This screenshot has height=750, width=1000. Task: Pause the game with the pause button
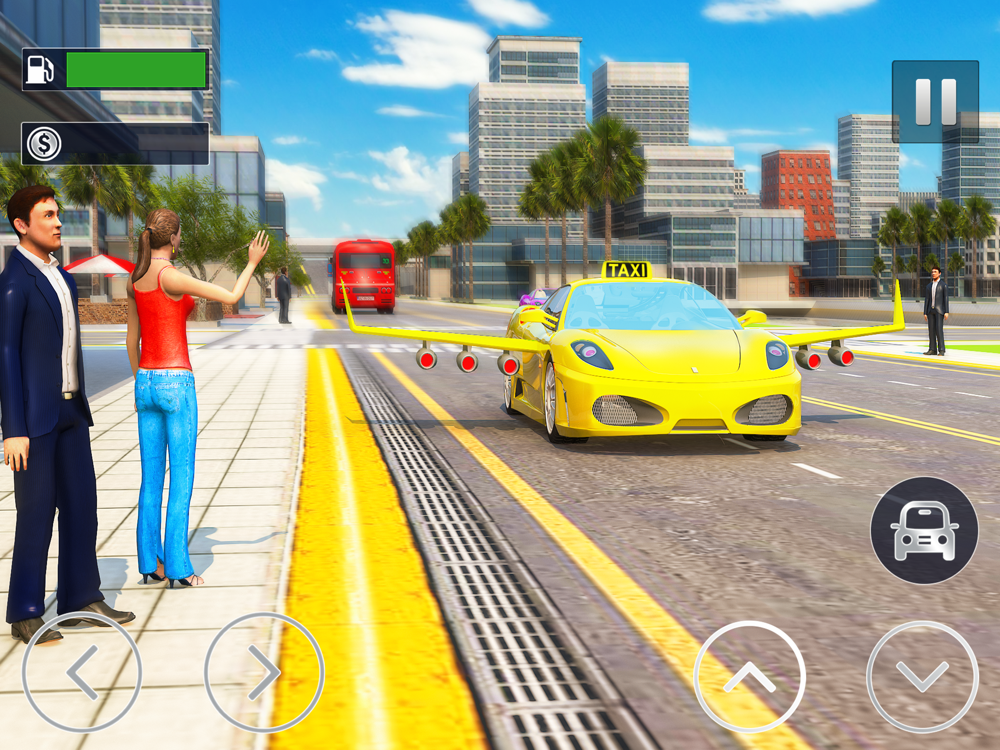(935, 101)
